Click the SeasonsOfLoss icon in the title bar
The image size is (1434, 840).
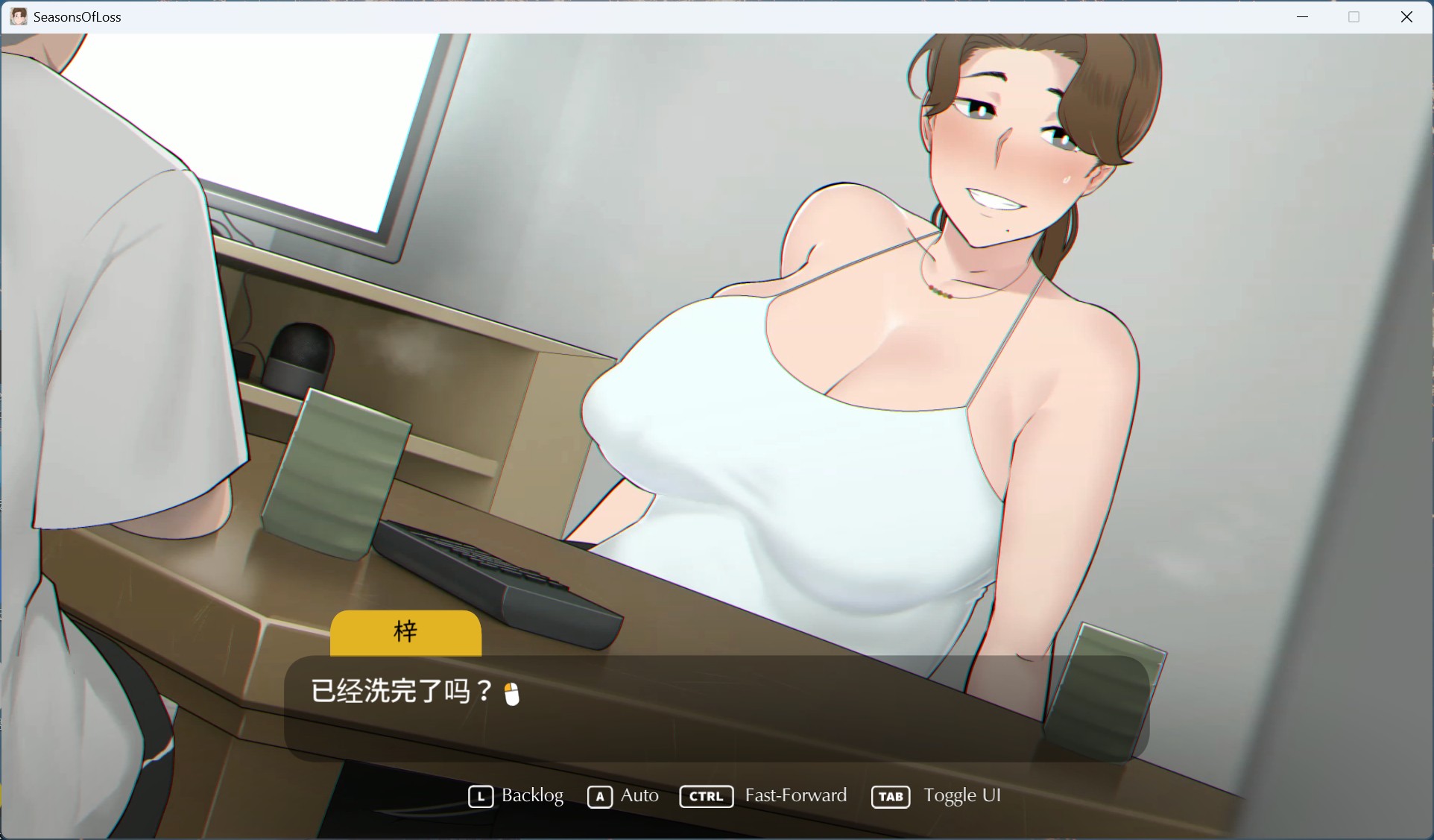point(18,16)
